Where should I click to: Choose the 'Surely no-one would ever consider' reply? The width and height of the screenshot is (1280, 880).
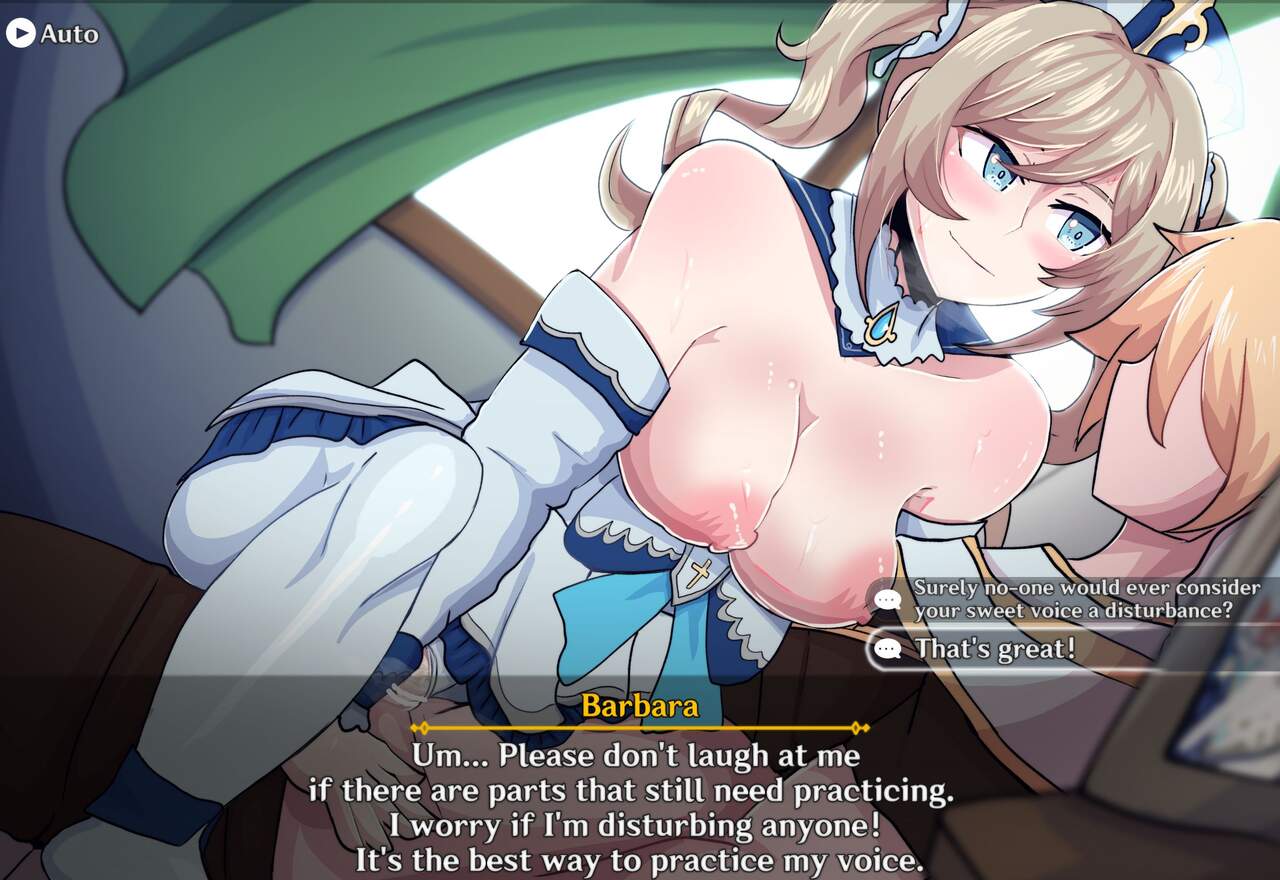pos(1070,599)
